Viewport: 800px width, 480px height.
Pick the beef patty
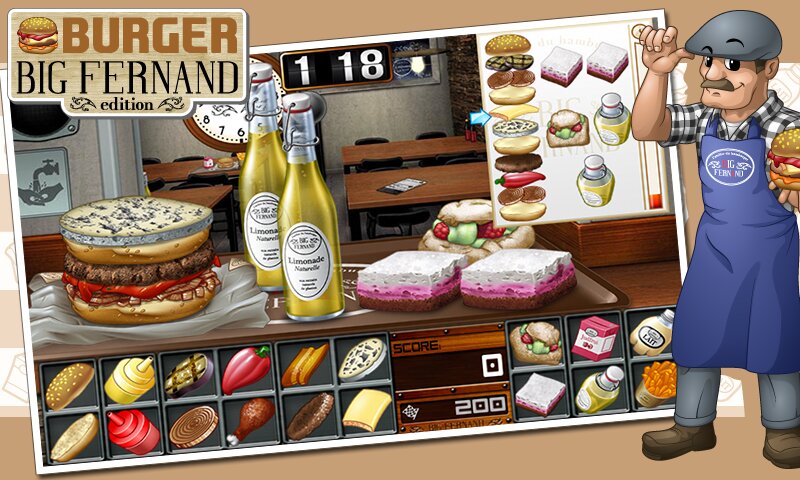pos(309,415)
